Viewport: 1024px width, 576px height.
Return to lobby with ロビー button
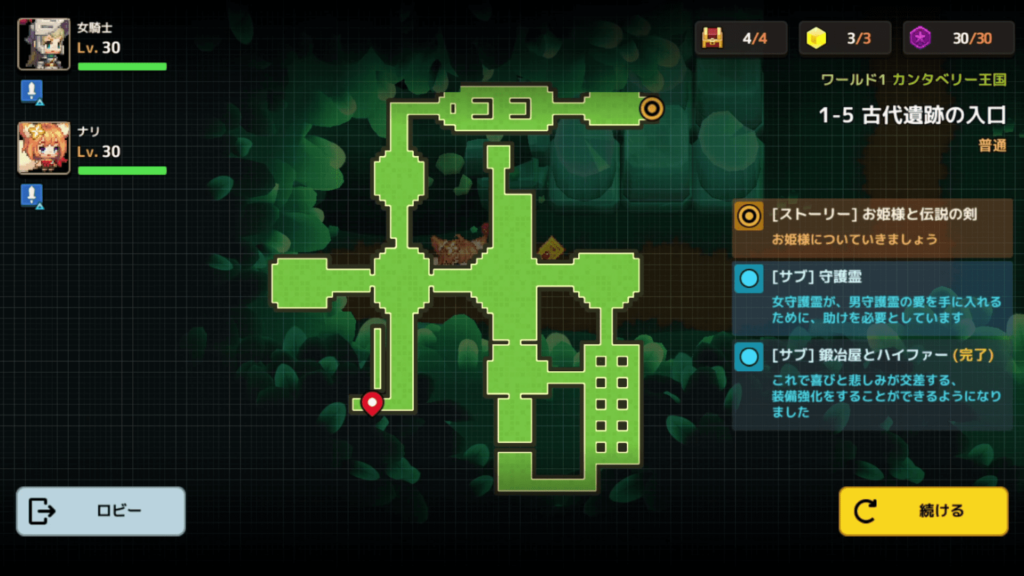point(101,511)
